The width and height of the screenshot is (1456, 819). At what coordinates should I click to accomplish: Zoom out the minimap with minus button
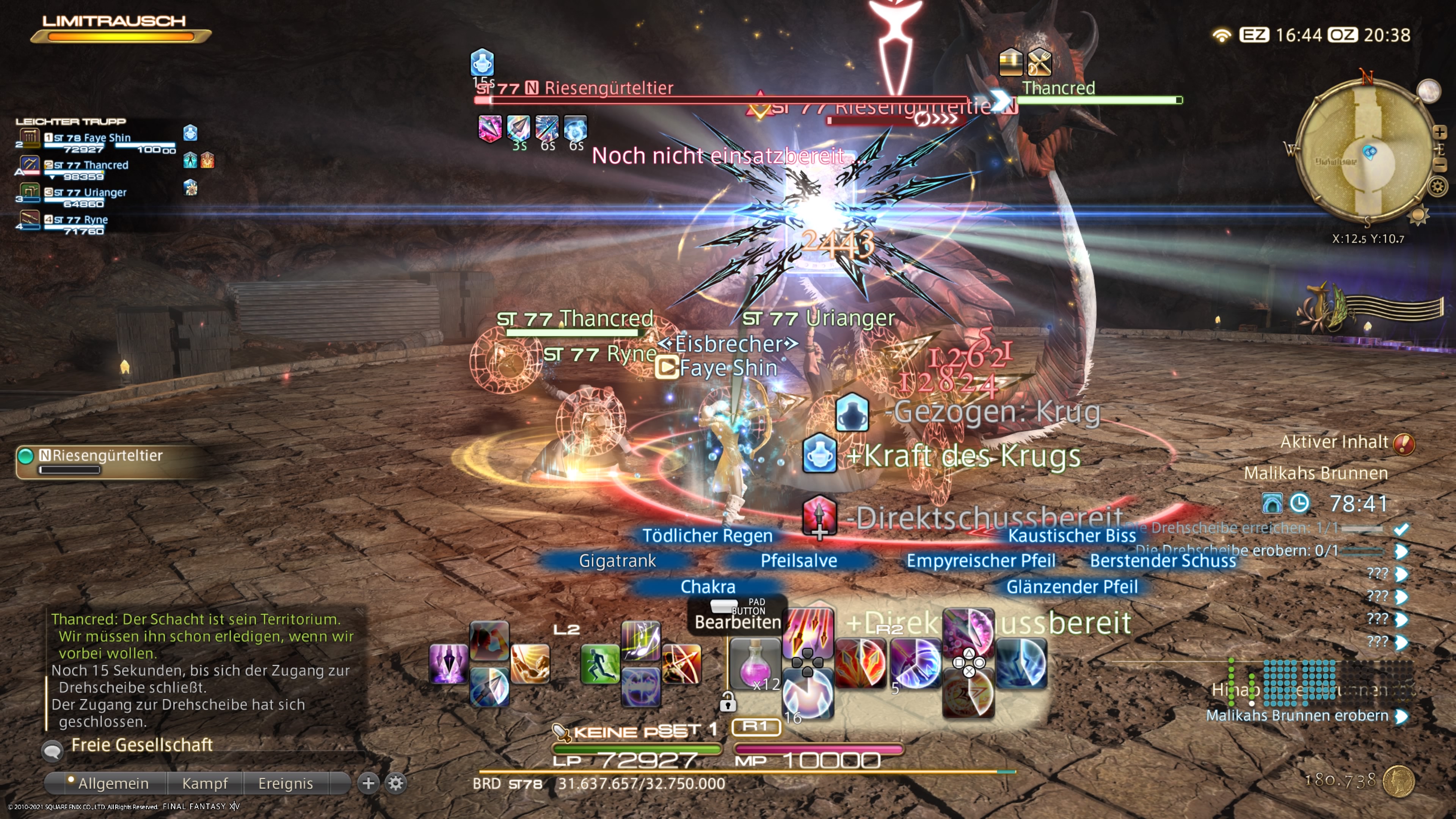point(1439,165)
